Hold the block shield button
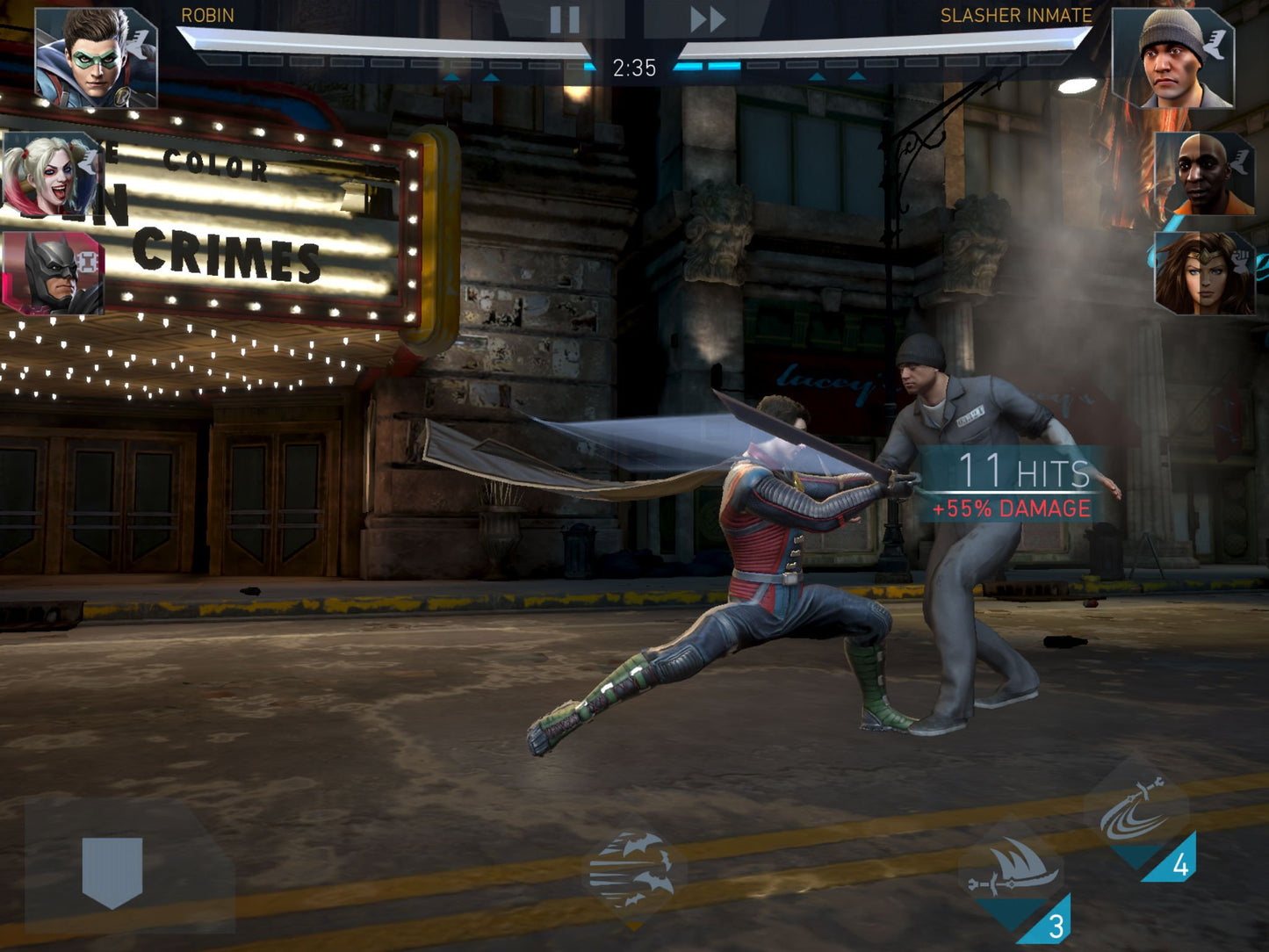1269x952 pixels. pyautogui.click(x=112, y=865)
